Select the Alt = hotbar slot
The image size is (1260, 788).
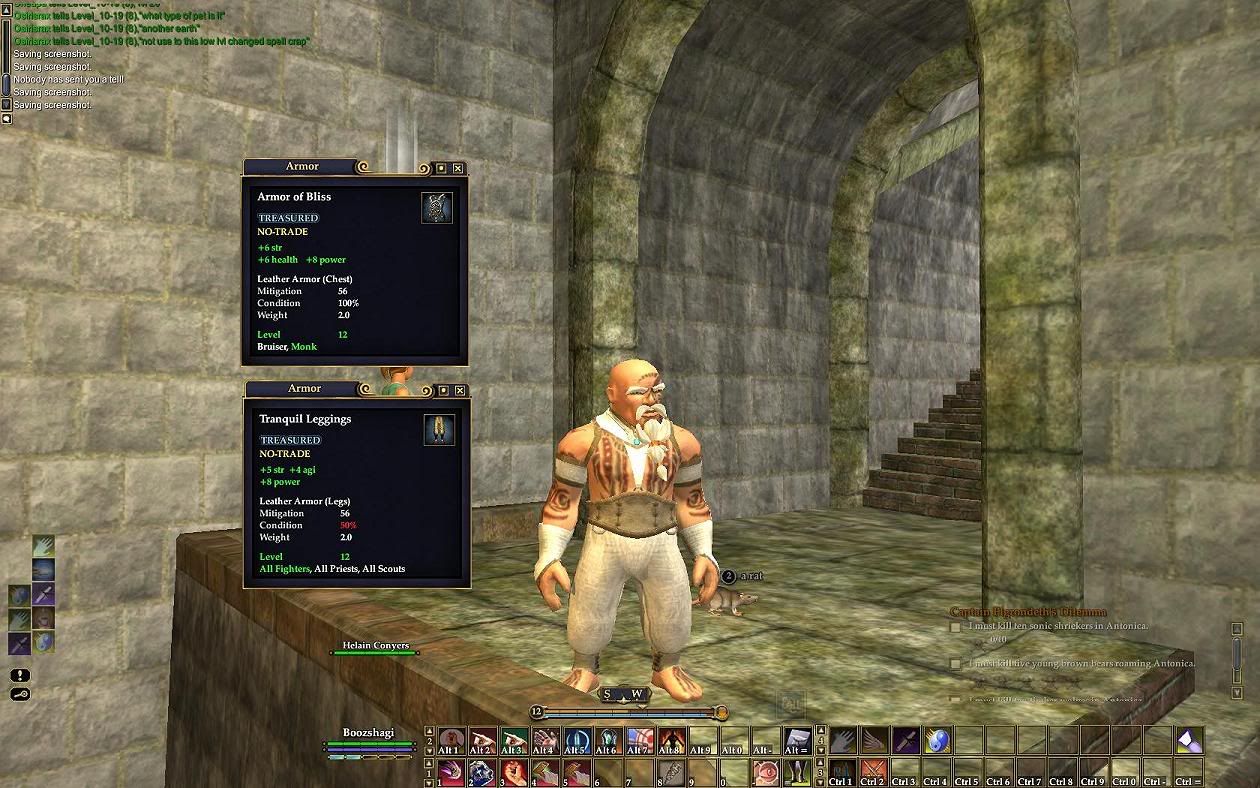pos(796,740)
